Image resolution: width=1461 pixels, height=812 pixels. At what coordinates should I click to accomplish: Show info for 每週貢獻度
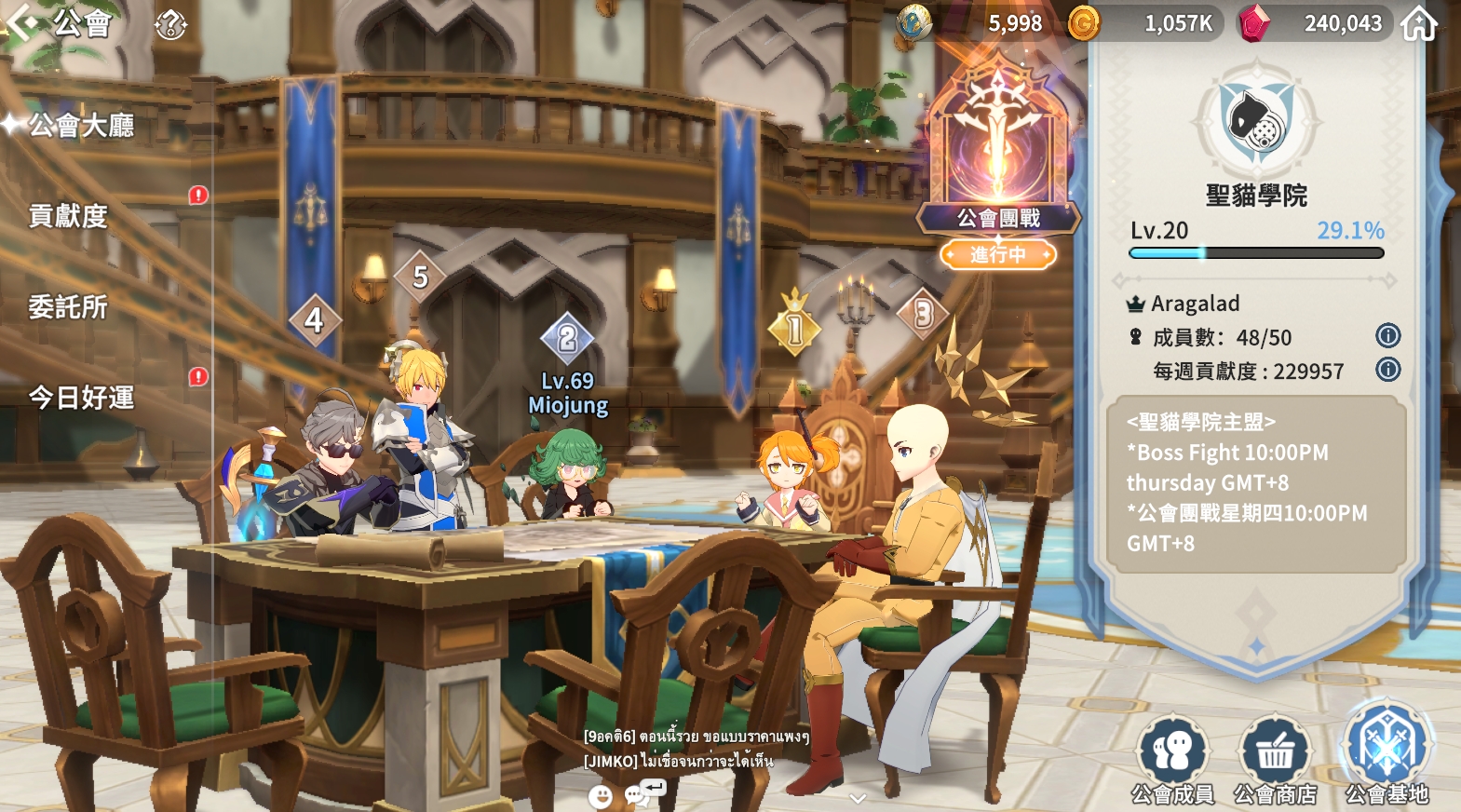point(1387,370)
